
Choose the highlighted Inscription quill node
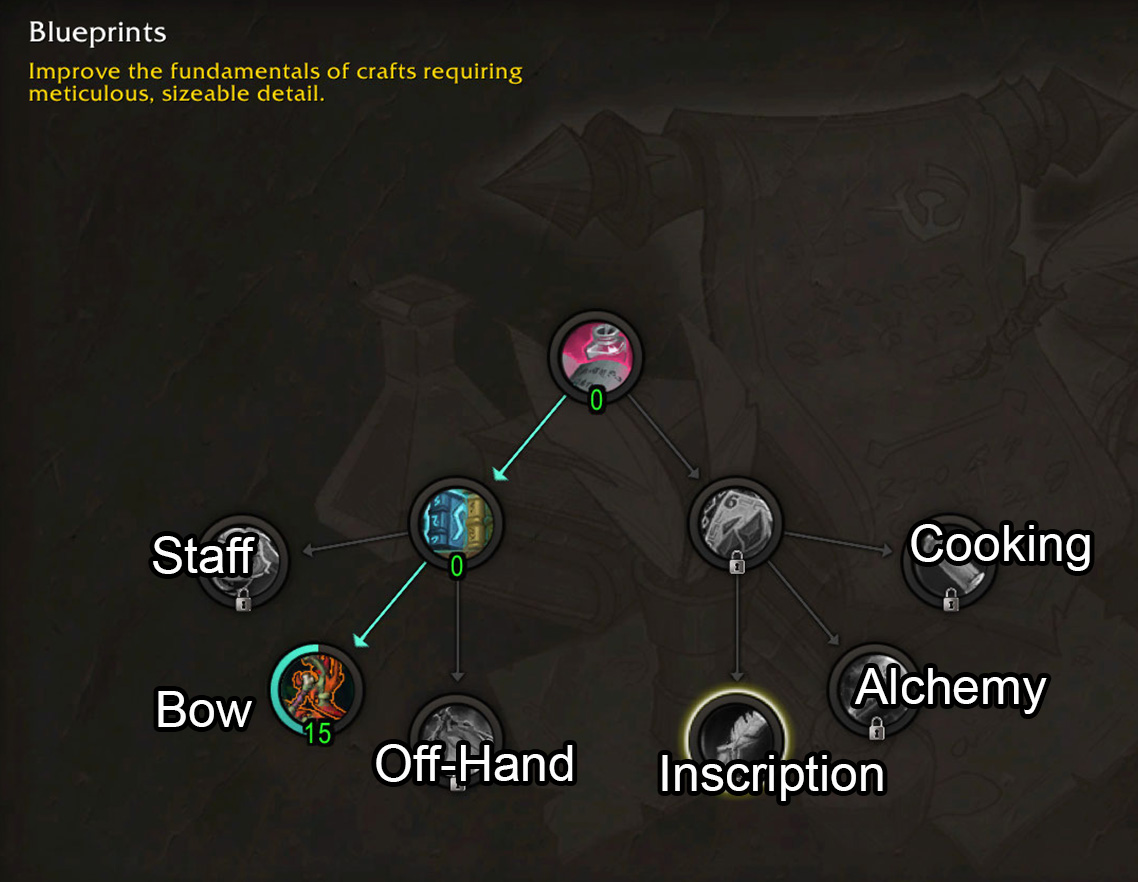pyautogui.click(x=737, y=740)
